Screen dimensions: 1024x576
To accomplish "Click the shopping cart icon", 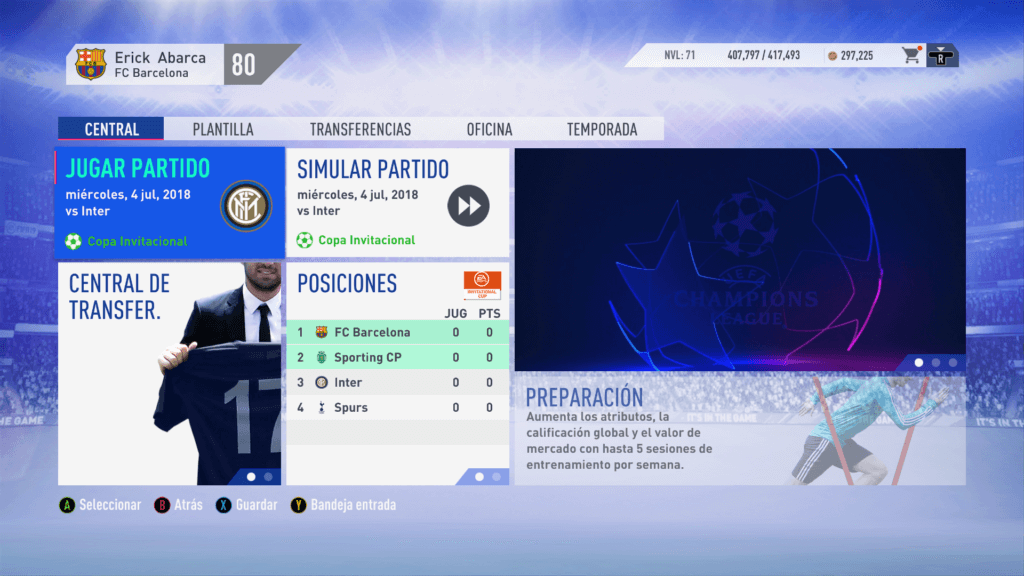I will click(911, 56).
